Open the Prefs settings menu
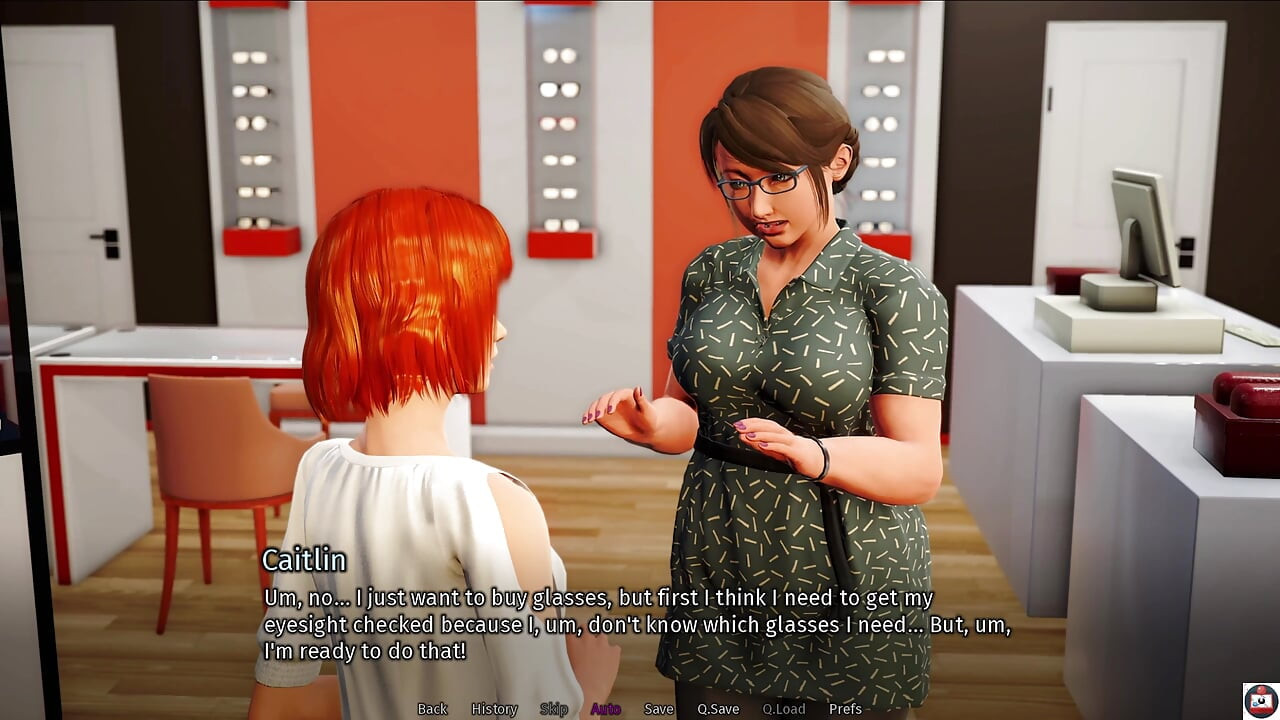The height and width of the screenshot is (720, 1280). point(845,709)
